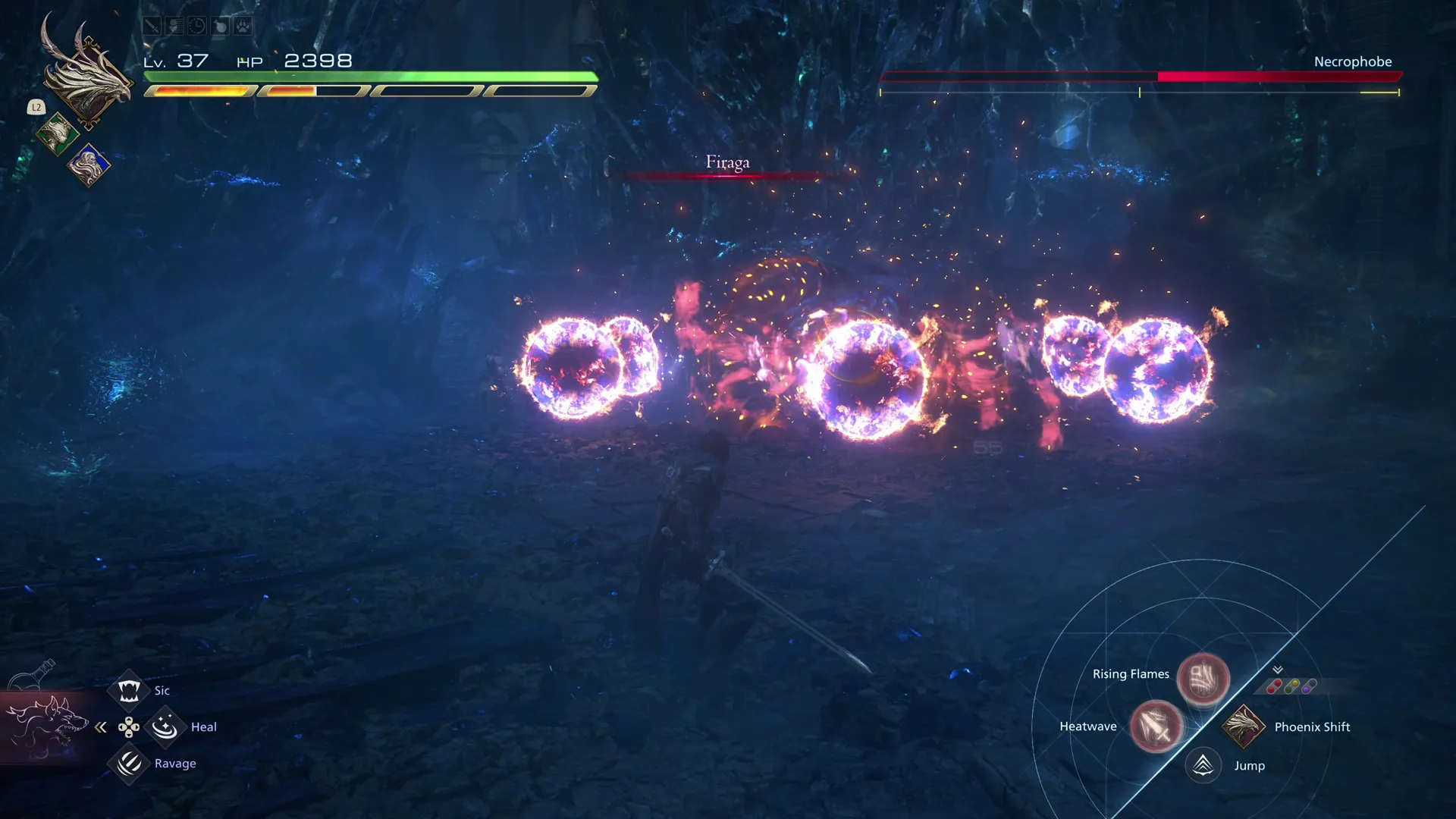Click the potion flask status icon
Viewport: 1456px width, 819px height.
click(x=218, y=25)
